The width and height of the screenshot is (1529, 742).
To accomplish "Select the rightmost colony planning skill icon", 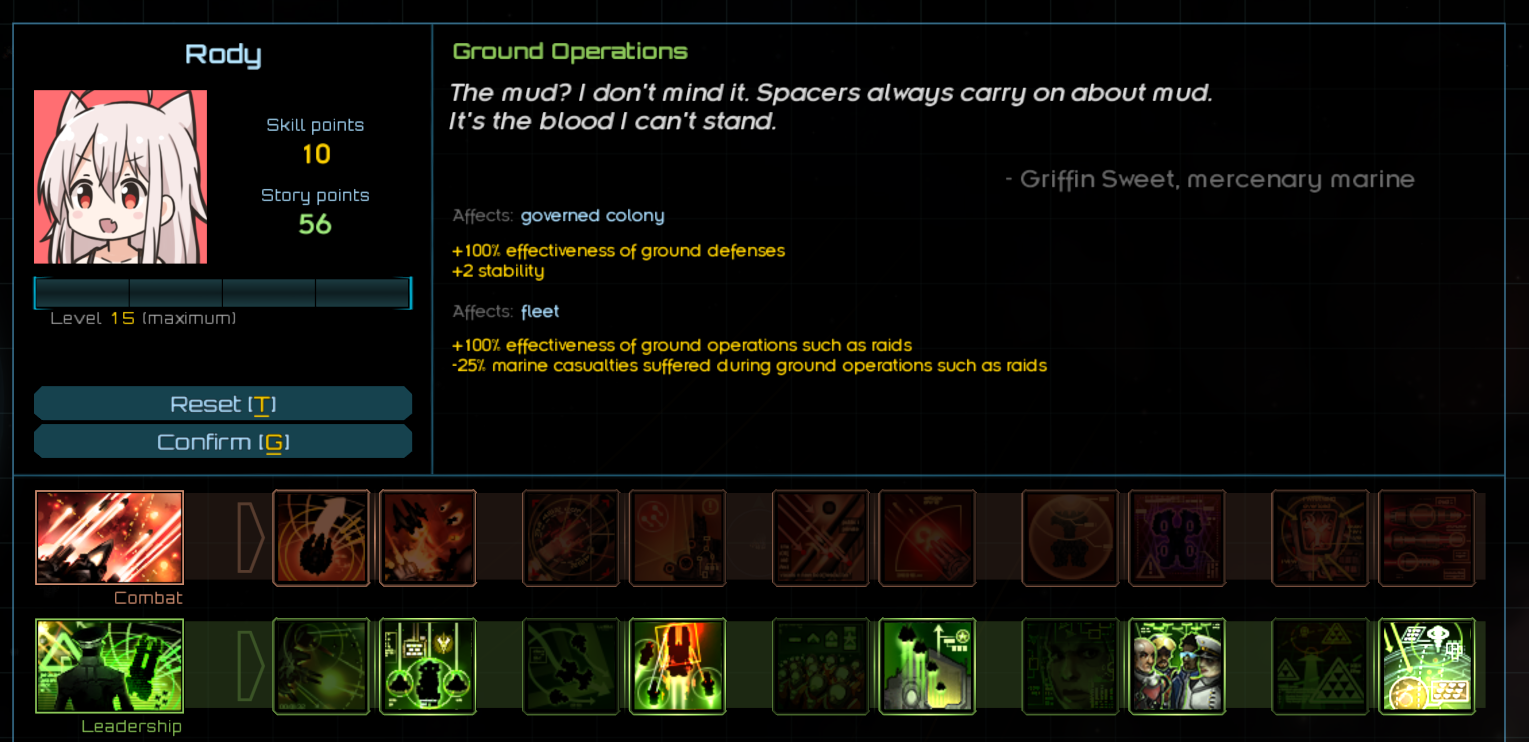I will click(1427, 666).
